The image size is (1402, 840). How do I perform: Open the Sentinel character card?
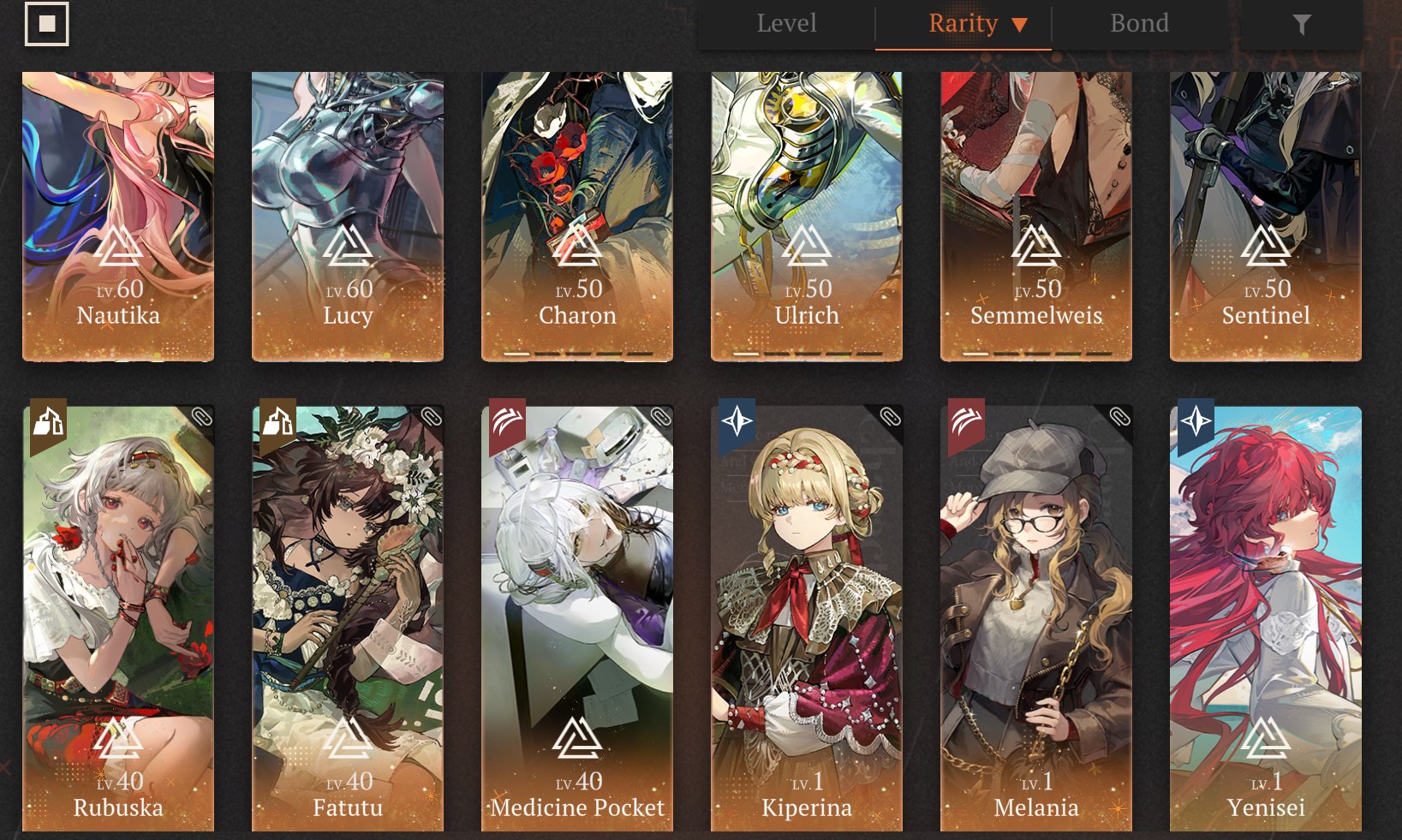pos(1266,216)
